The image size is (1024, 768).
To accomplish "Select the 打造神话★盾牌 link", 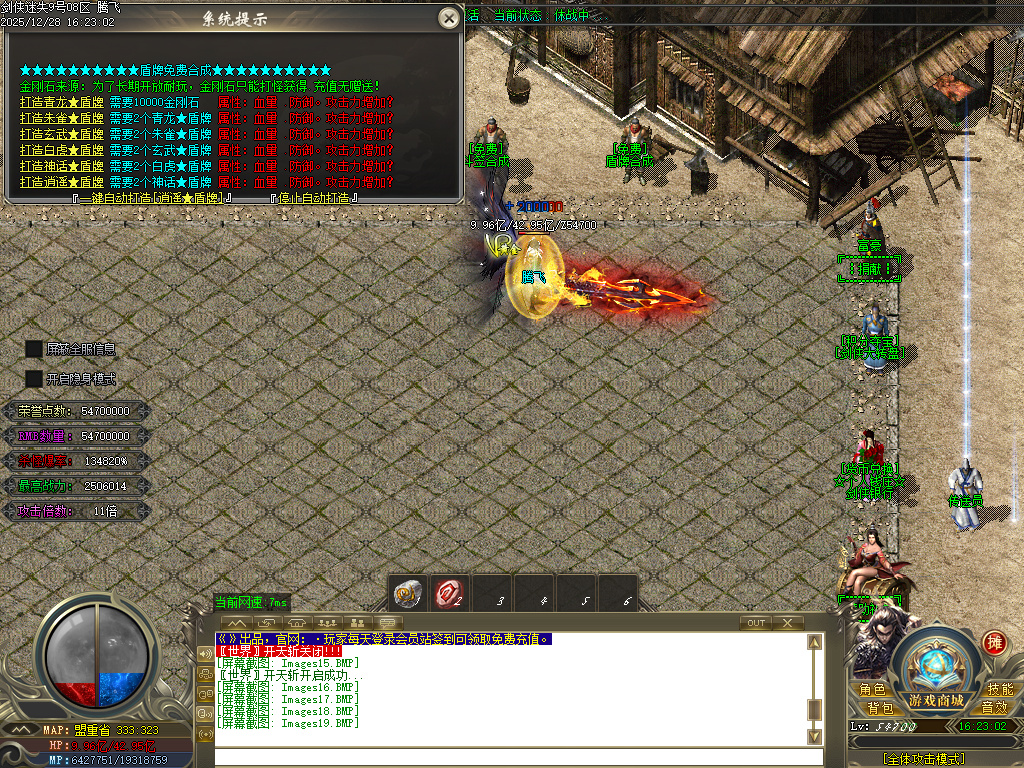I will point(61,166).
